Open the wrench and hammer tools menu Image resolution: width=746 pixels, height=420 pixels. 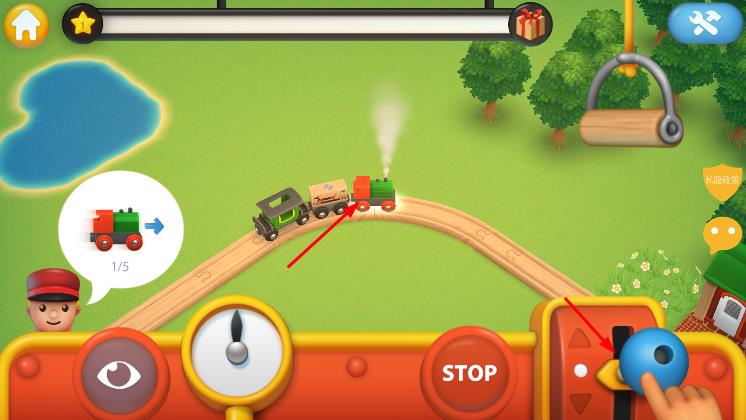(x=705, y=22)
